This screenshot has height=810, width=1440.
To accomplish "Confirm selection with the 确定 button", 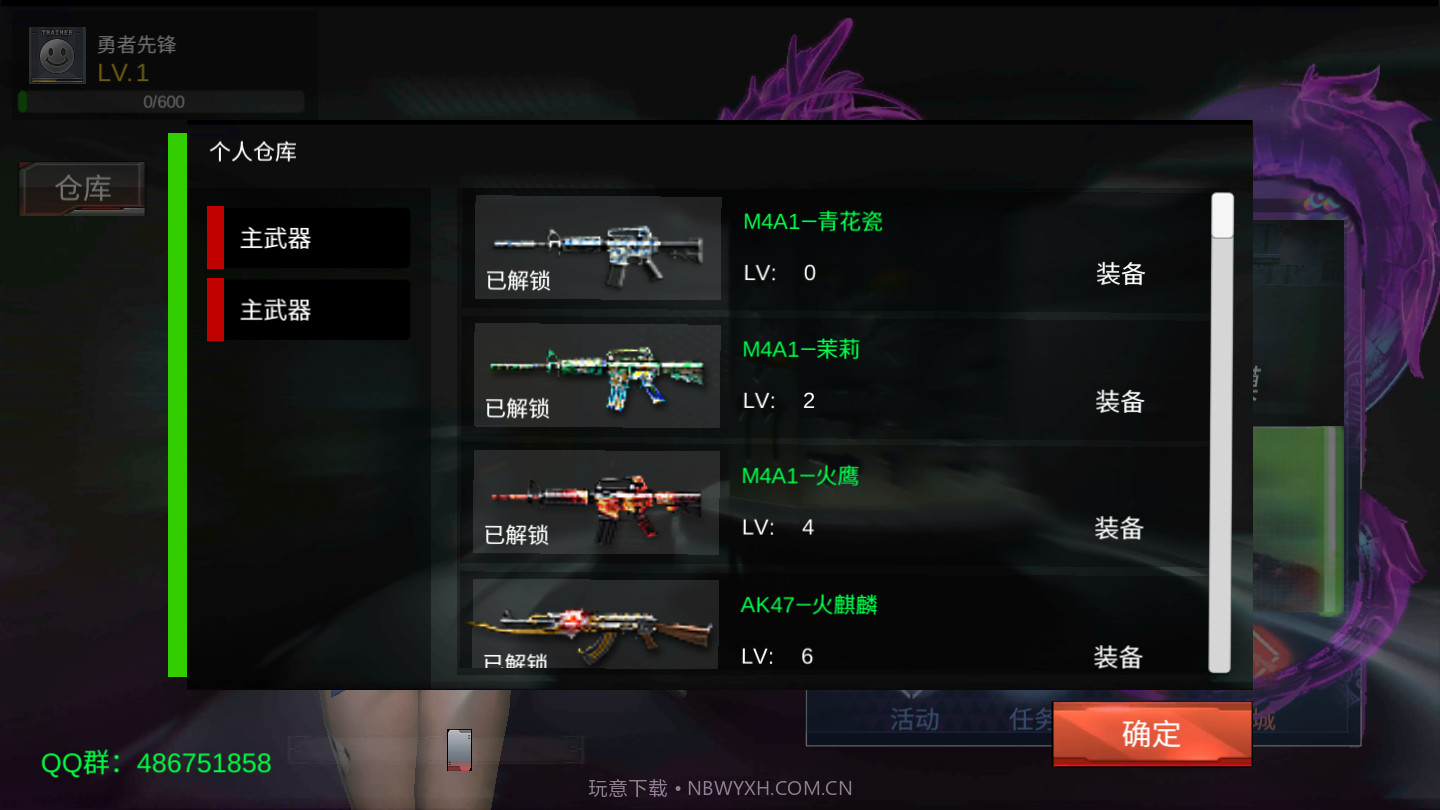I will (1151, 735).
